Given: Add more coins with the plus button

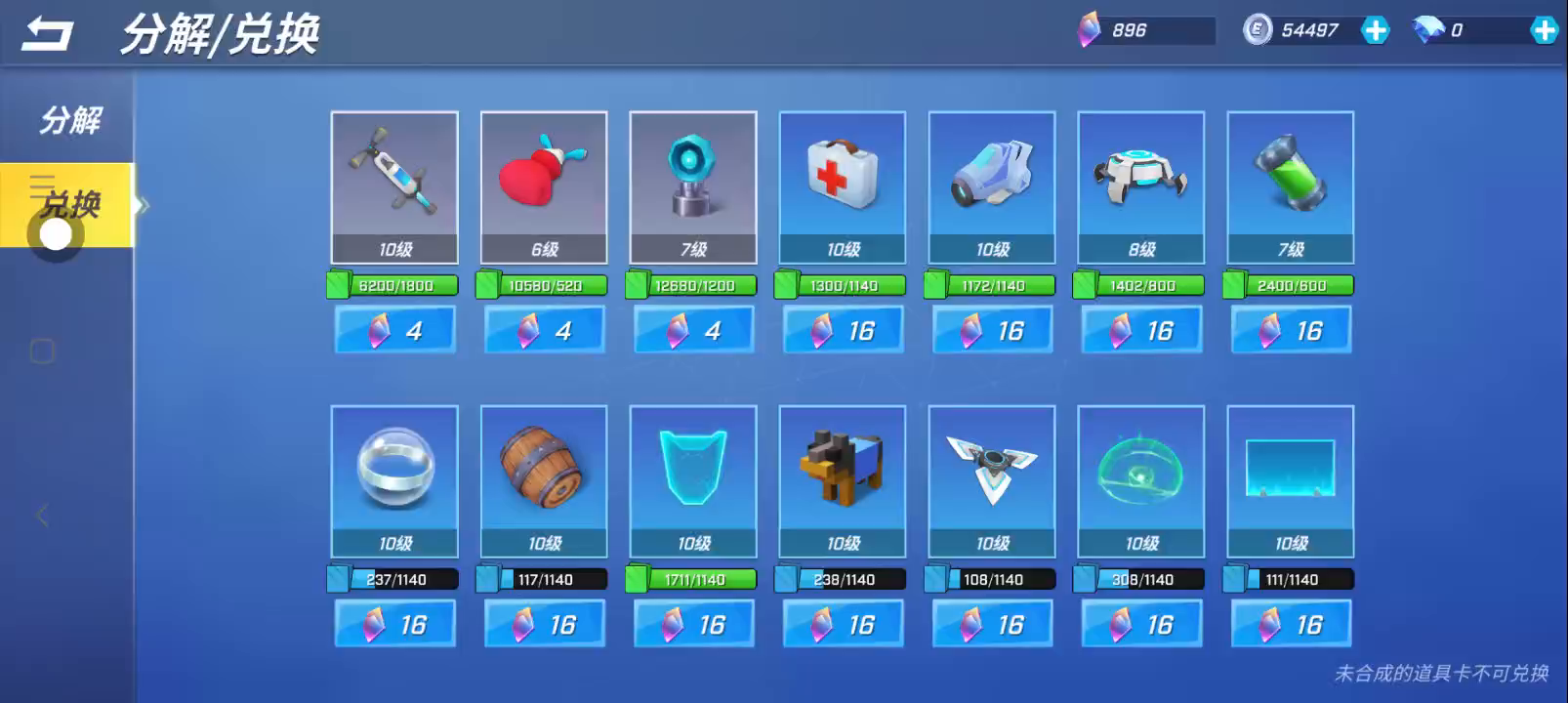Looking at the screenshot, I should tap(1375, 30).
